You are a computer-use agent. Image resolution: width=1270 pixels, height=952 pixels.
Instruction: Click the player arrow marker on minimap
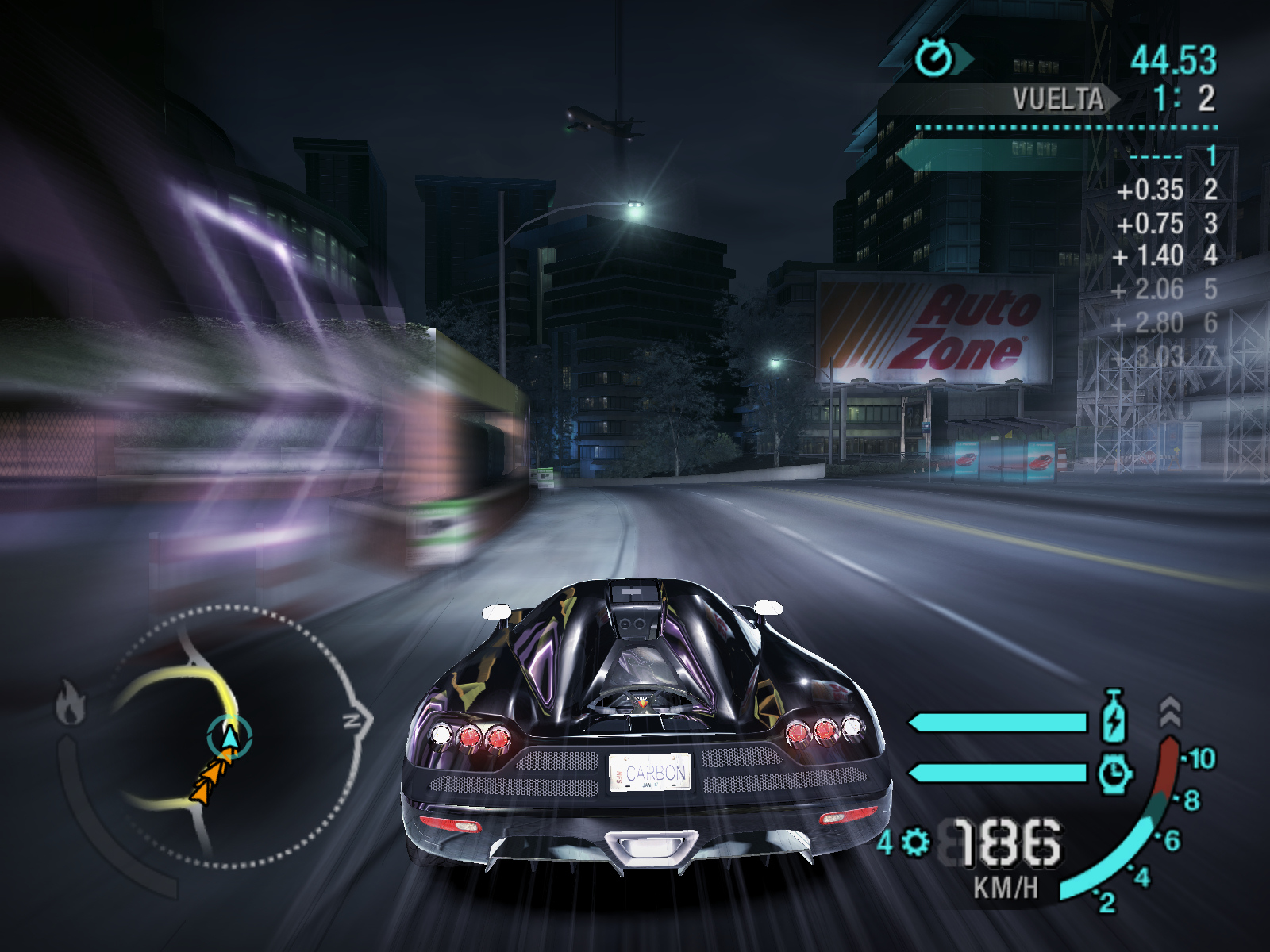click(229, 737)
